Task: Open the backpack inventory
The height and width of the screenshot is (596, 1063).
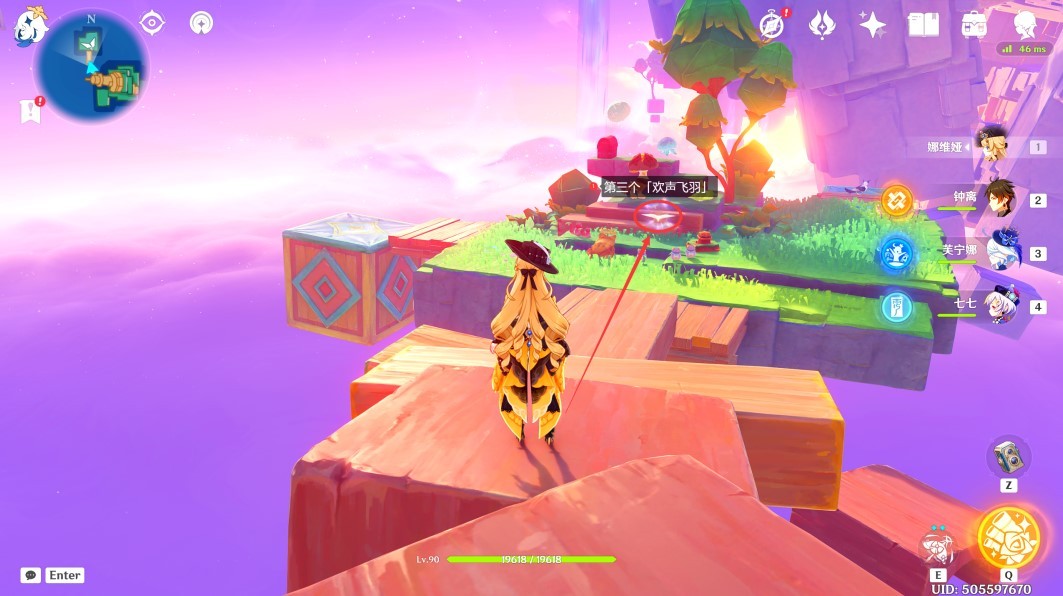Action: pos(974,24)
